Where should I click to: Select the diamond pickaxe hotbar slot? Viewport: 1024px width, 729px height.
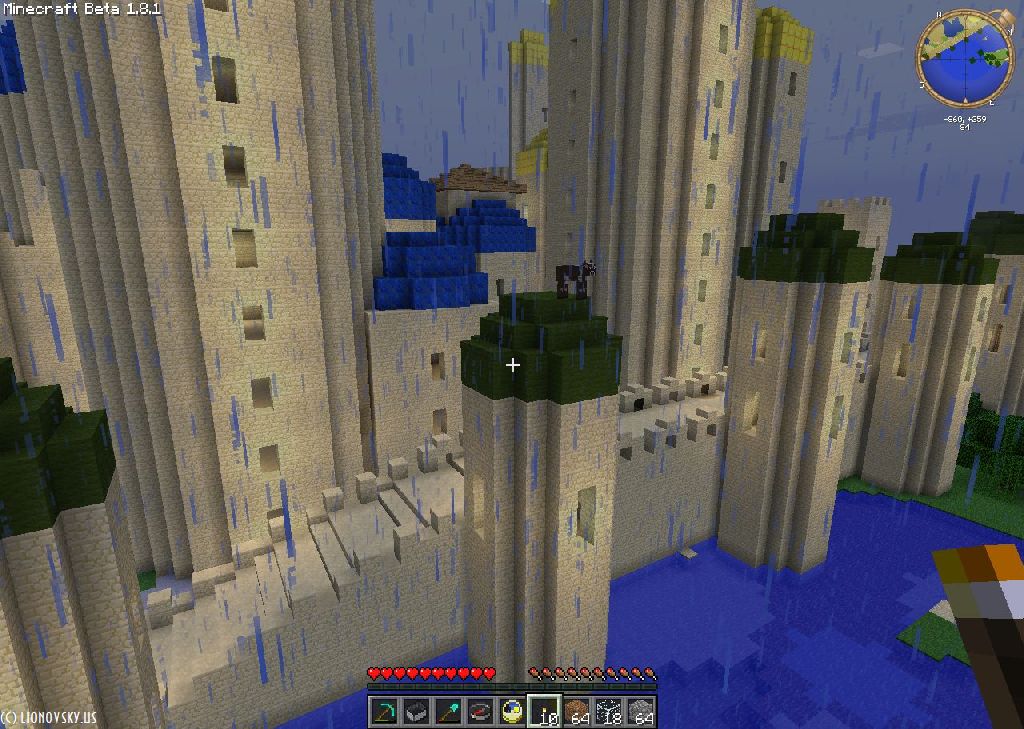385,711
